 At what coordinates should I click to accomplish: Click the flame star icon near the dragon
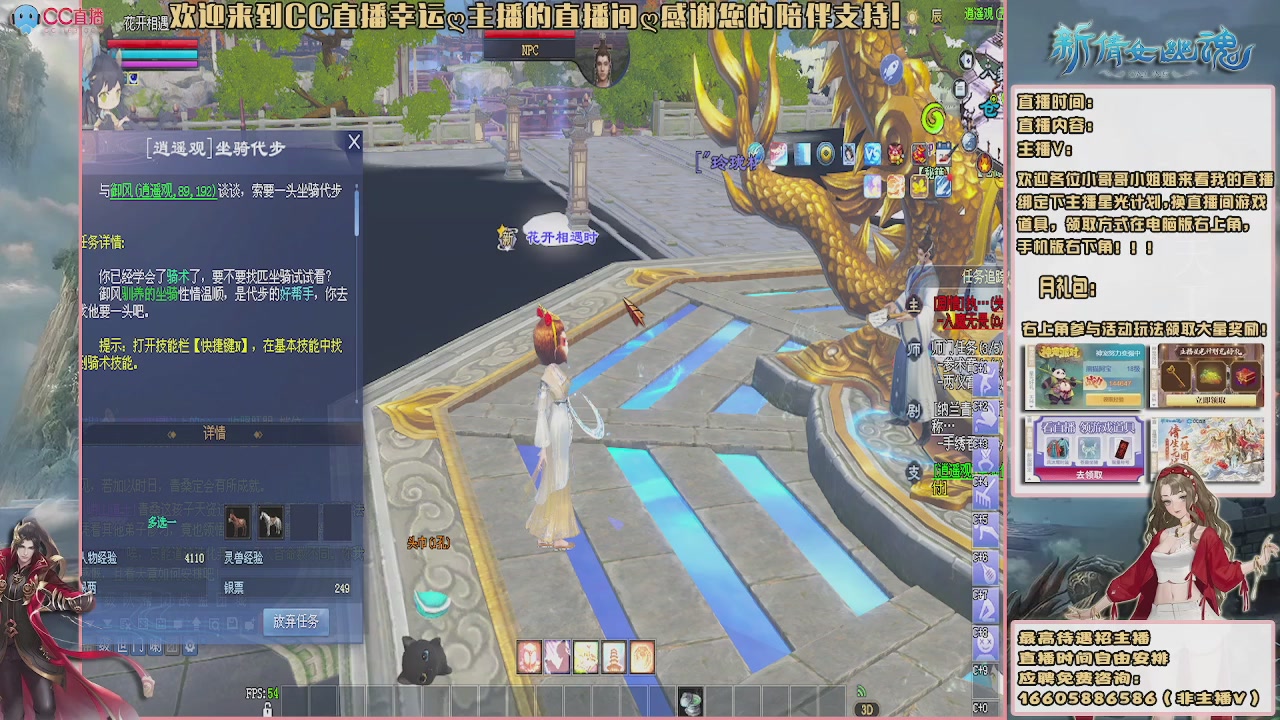984,162
